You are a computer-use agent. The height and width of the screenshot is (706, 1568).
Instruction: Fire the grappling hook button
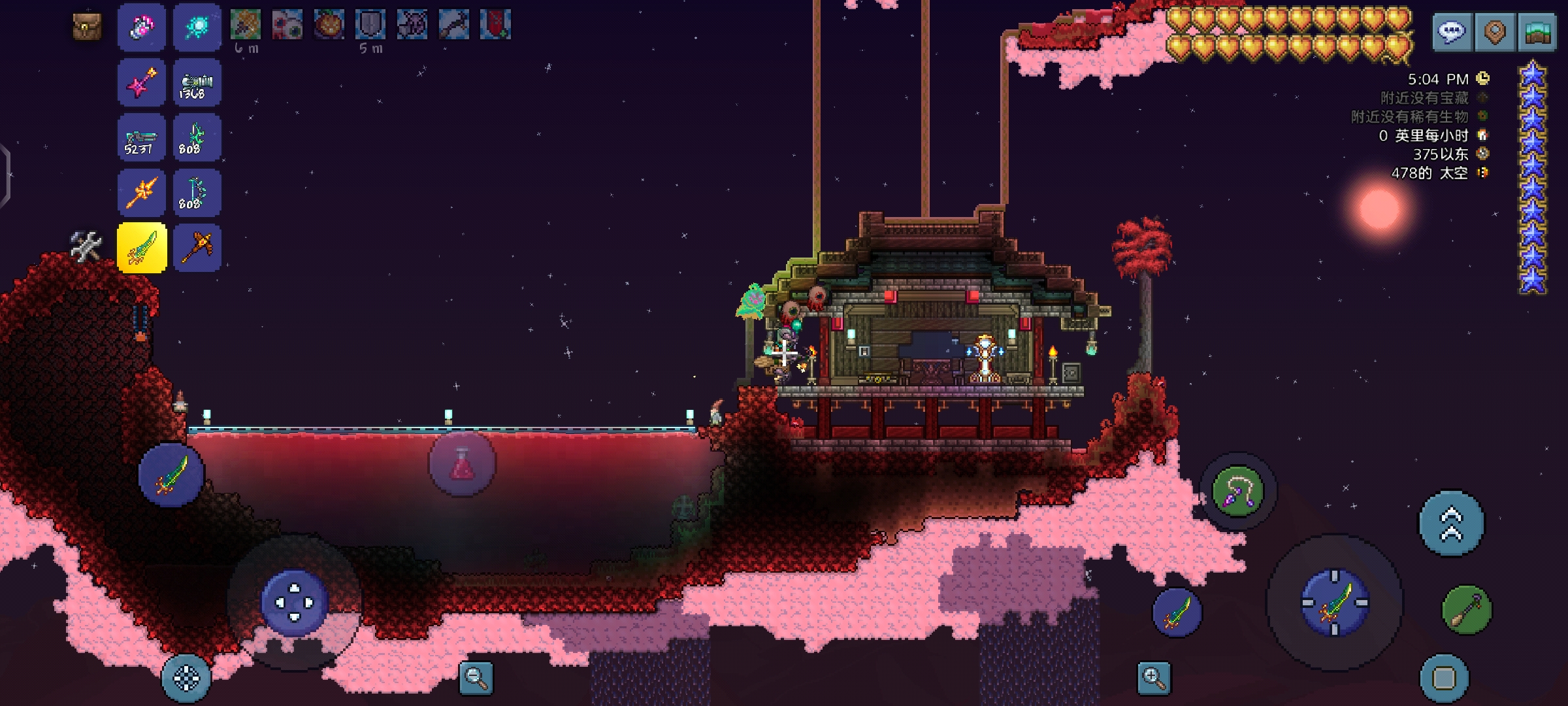pos(1237,492)
